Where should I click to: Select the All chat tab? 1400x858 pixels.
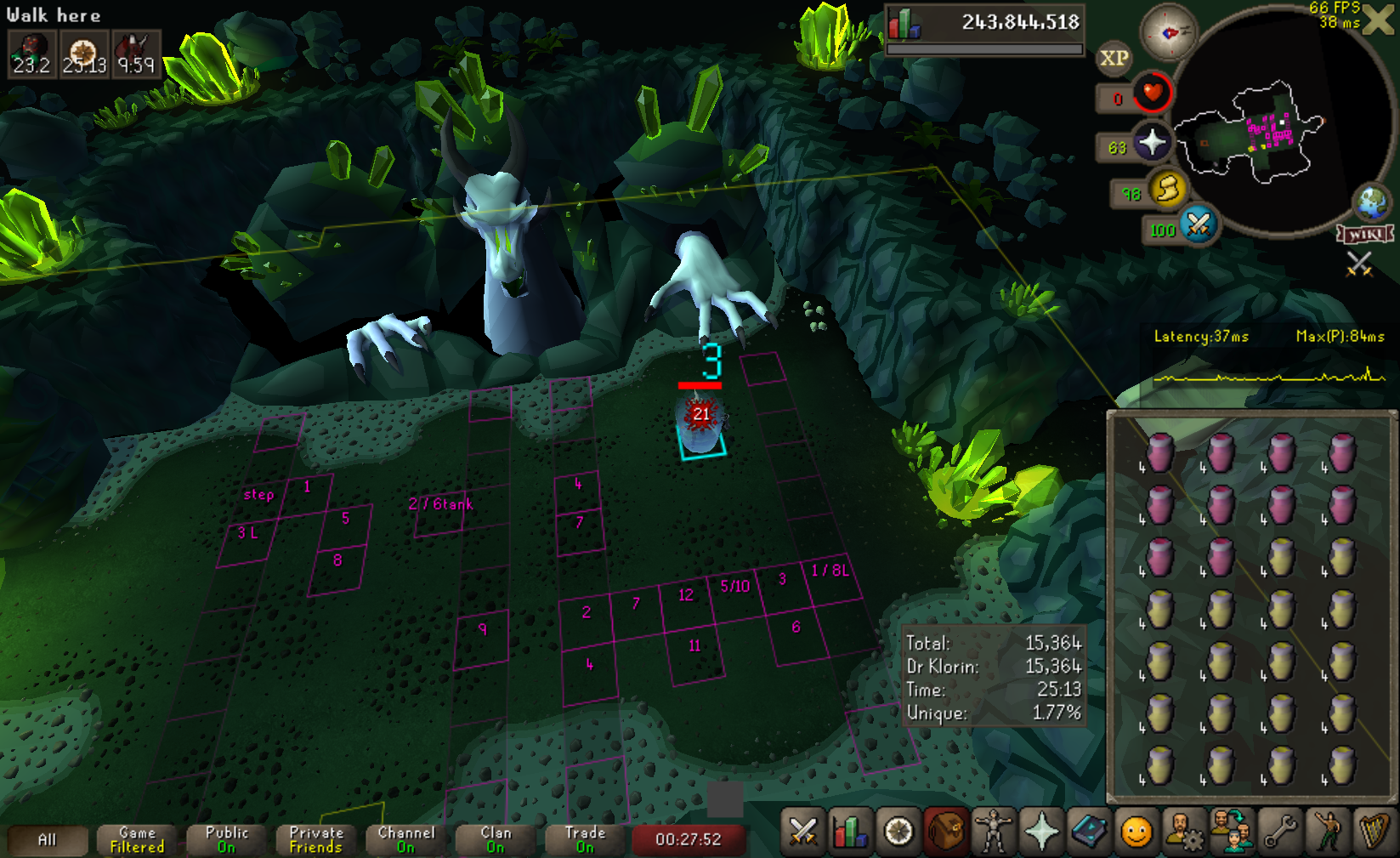pos(48,840)
